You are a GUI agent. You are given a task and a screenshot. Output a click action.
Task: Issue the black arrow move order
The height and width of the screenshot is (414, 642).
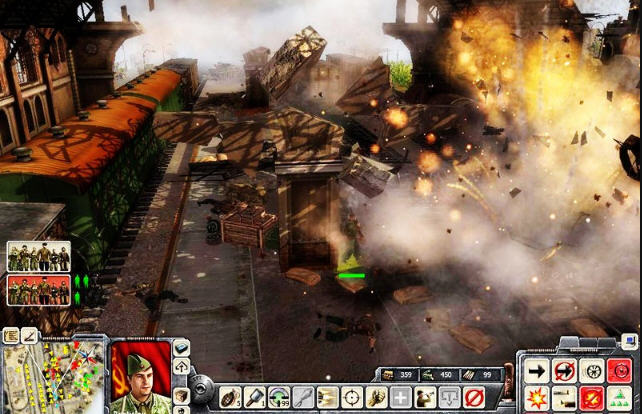(x=535, y=370)
